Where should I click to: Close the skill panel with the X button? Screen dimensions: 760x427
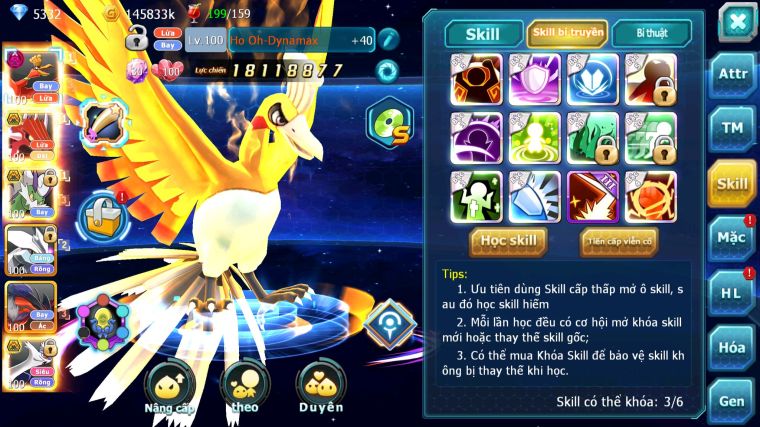click(736, 21)
